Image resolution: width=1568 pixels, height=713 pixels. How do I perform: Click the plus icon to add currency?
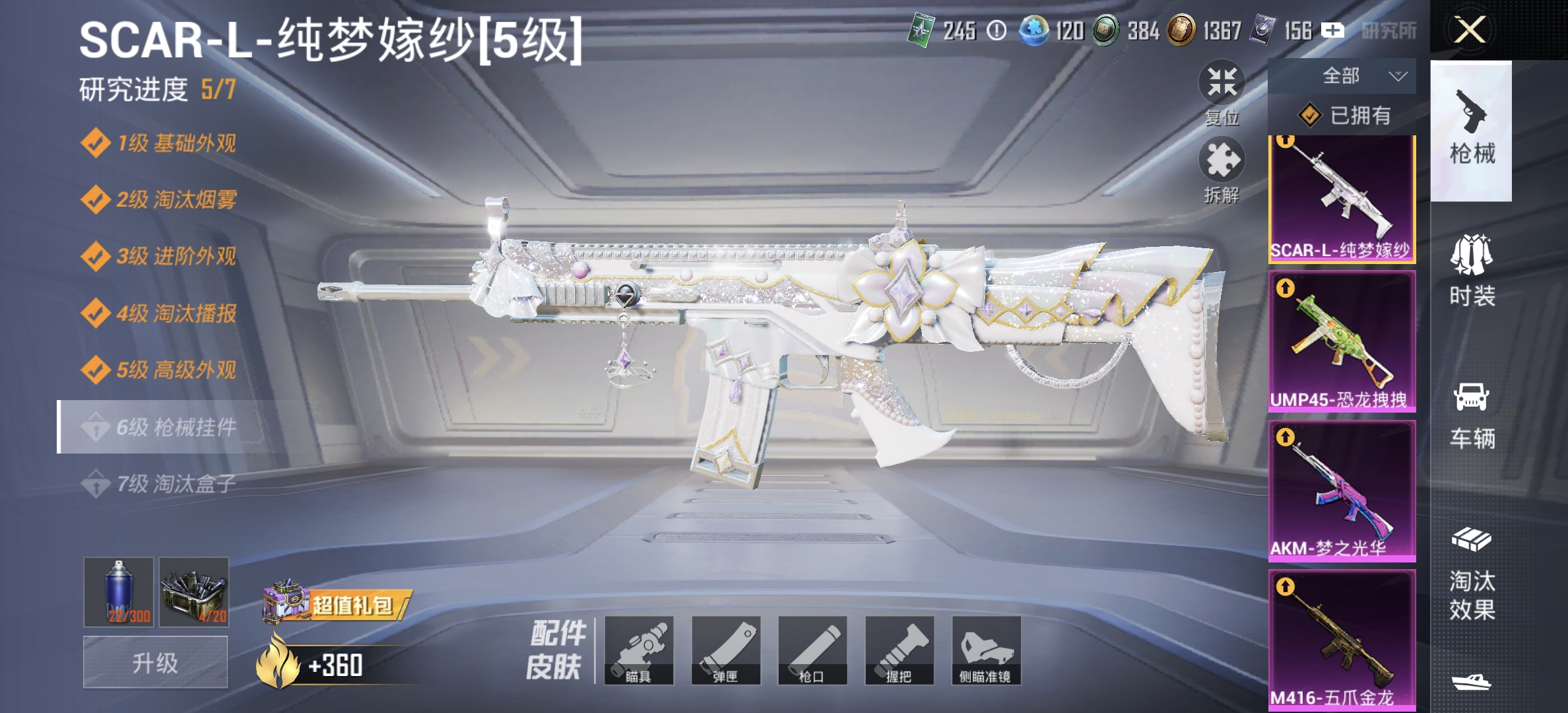click(1332, 29)
